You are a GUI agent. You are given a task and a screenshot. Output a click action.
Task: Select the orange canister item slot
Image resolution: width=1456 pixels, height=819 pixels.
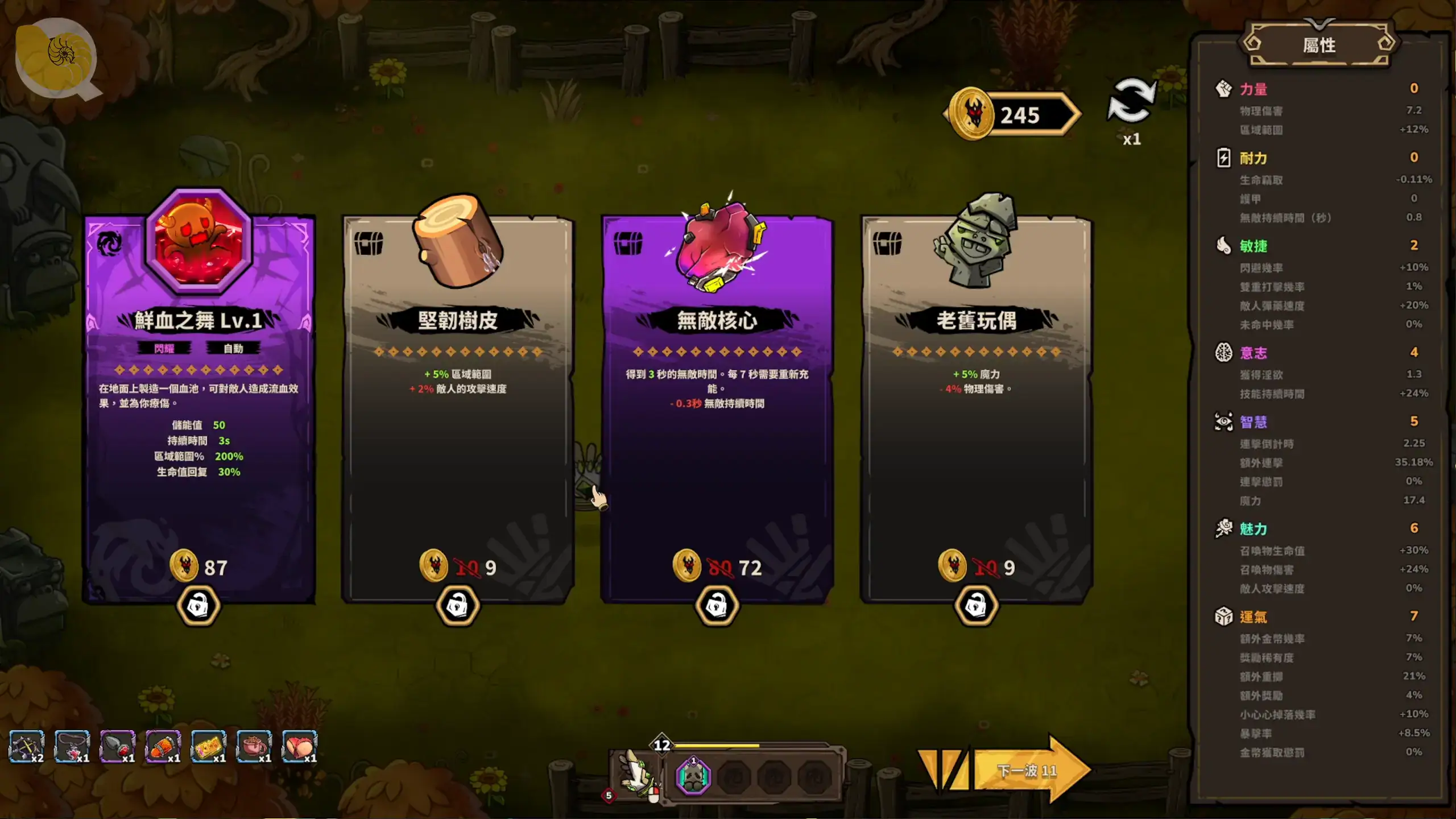(x=163, y=746)
